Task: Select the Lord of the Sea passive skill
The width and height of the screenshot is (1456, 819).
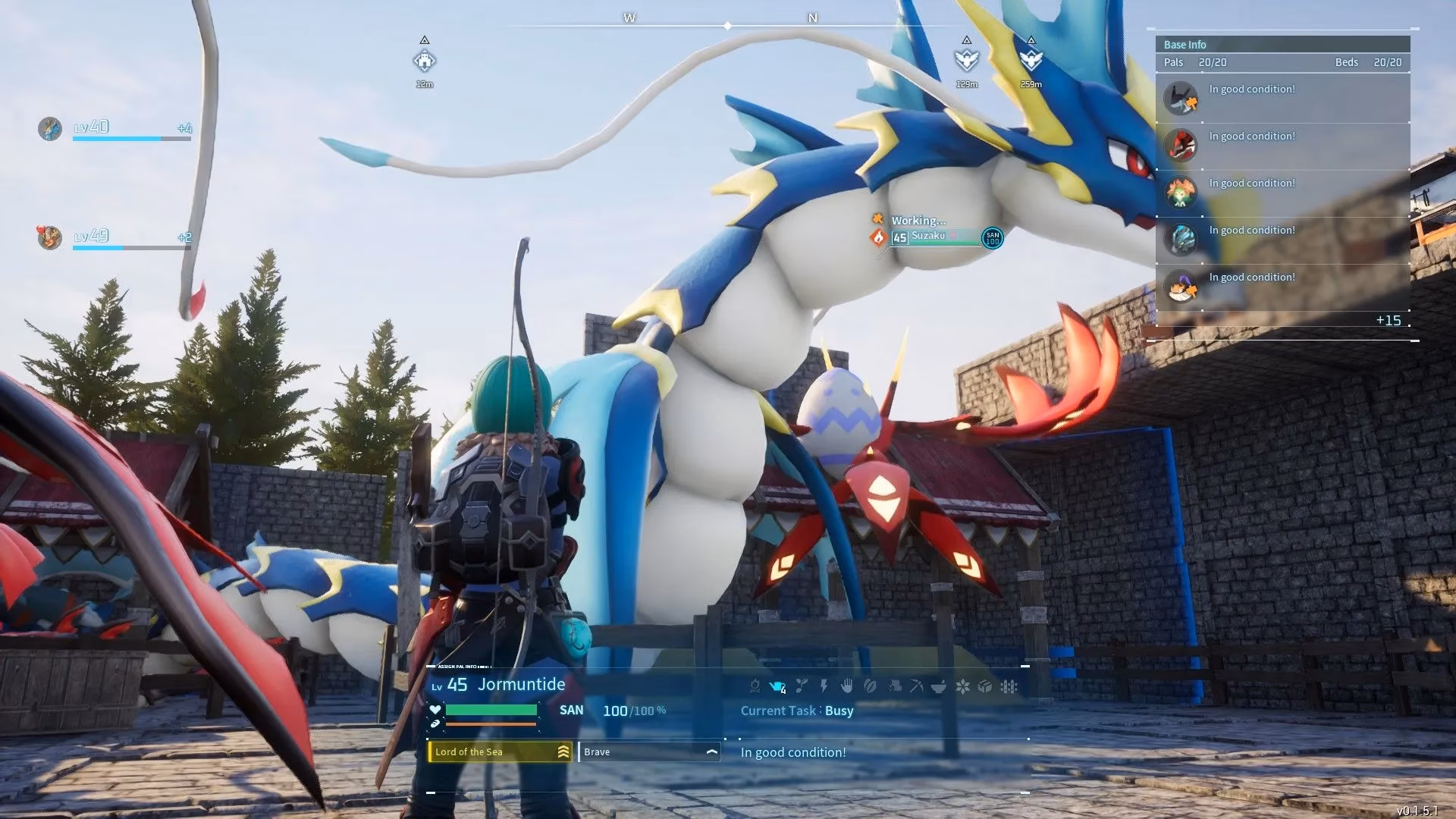Action: (x=499, y=752)
